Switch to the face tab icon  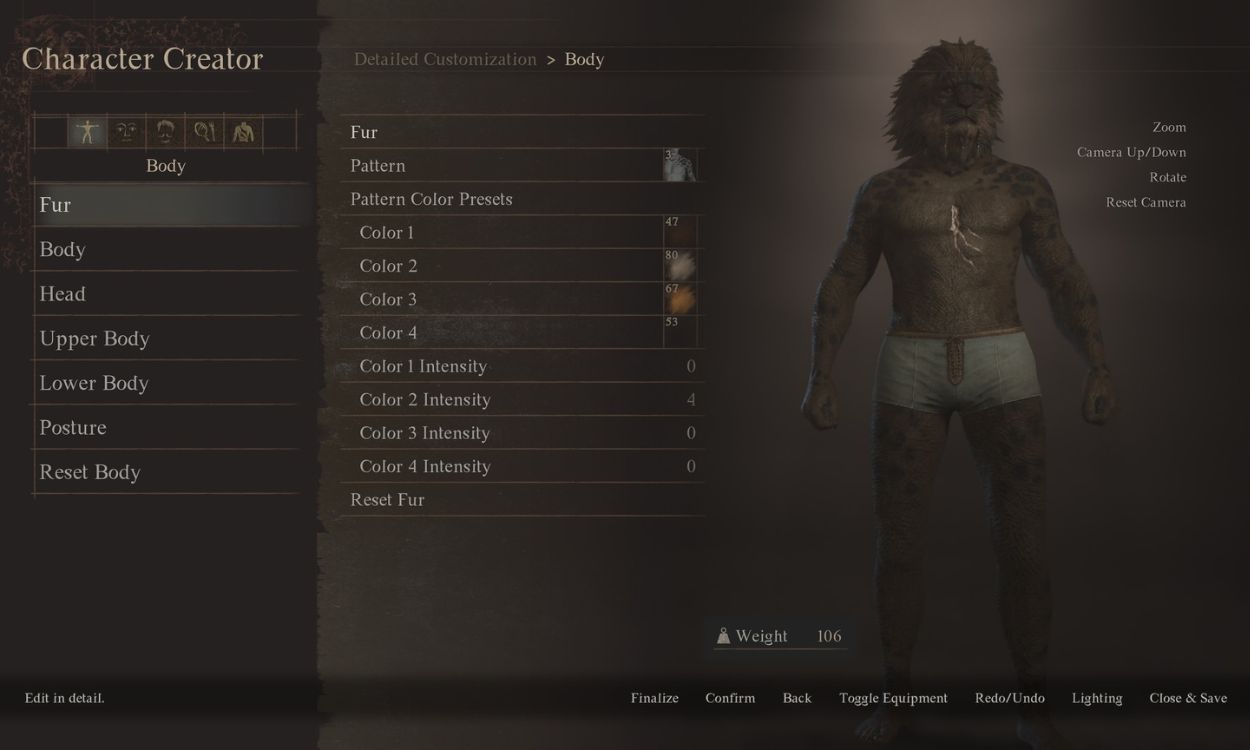[x=126, y=132]
